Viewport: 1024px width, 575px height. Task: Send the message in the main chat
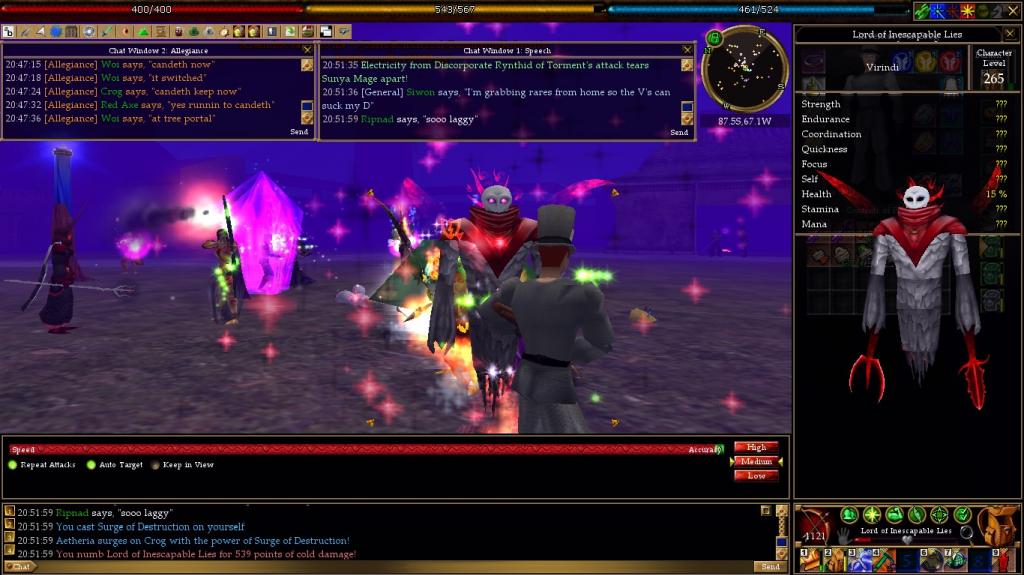(x=770, y=566)
